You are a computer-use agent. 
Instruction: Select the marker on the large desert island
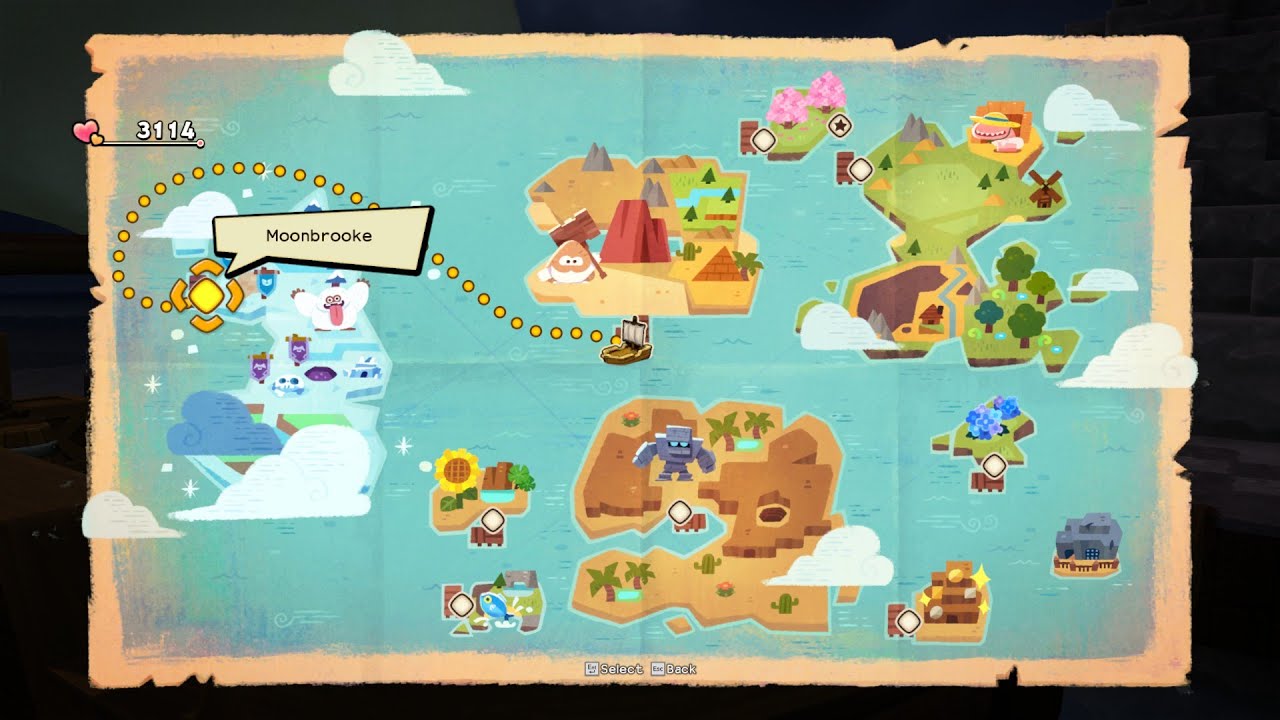click(679, 512)
